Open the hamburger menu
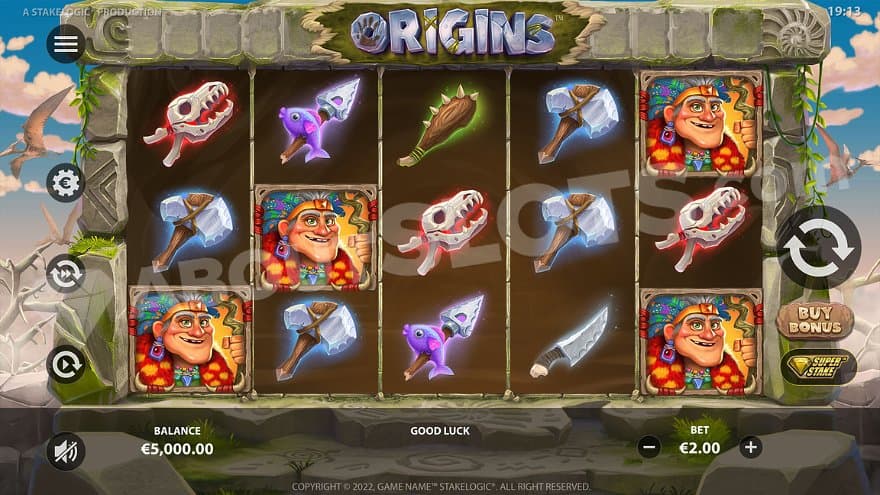 click(x=65, y=44)
